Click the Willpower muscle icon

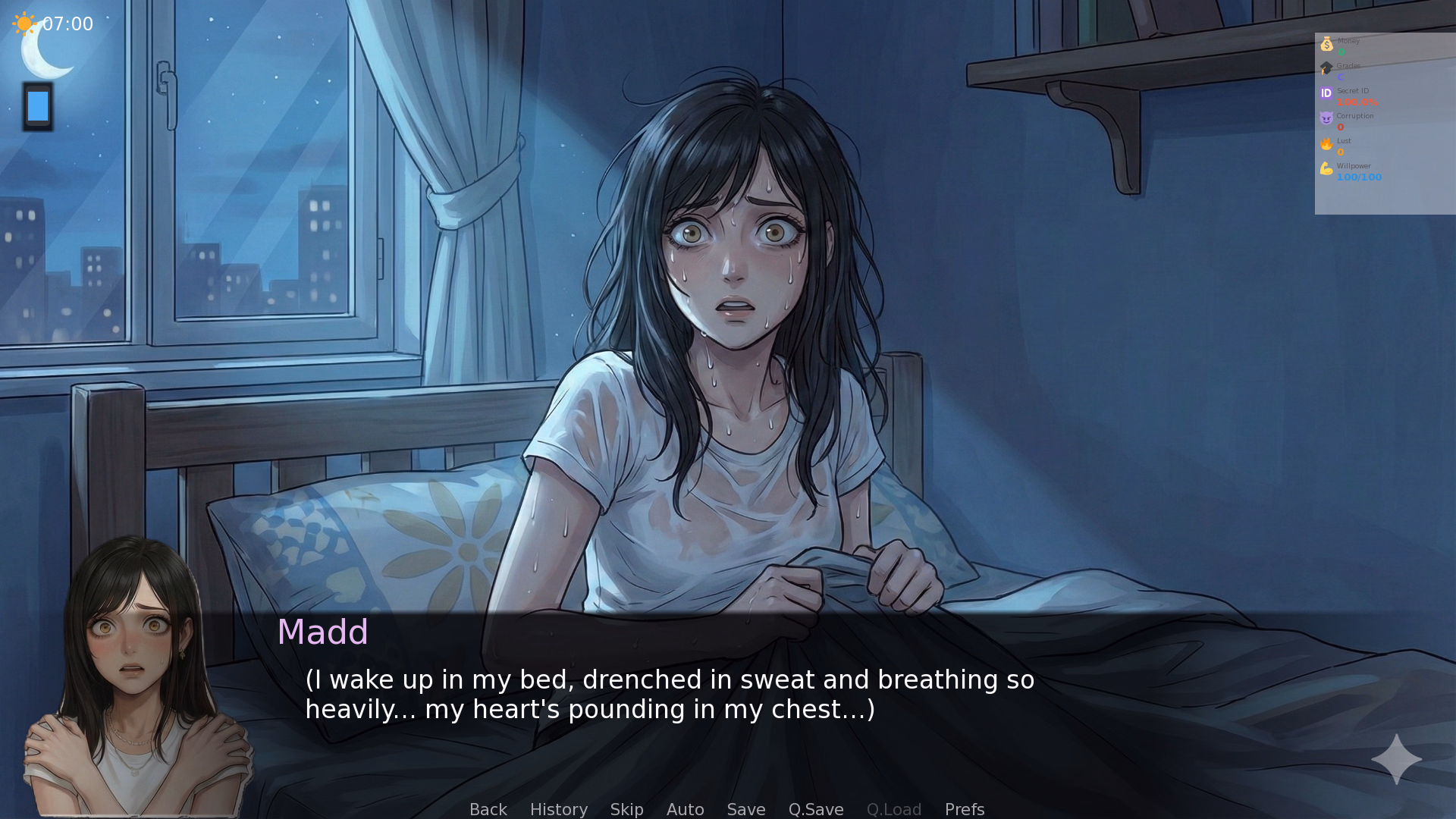pyautogui.click(x=1326, y=168)
